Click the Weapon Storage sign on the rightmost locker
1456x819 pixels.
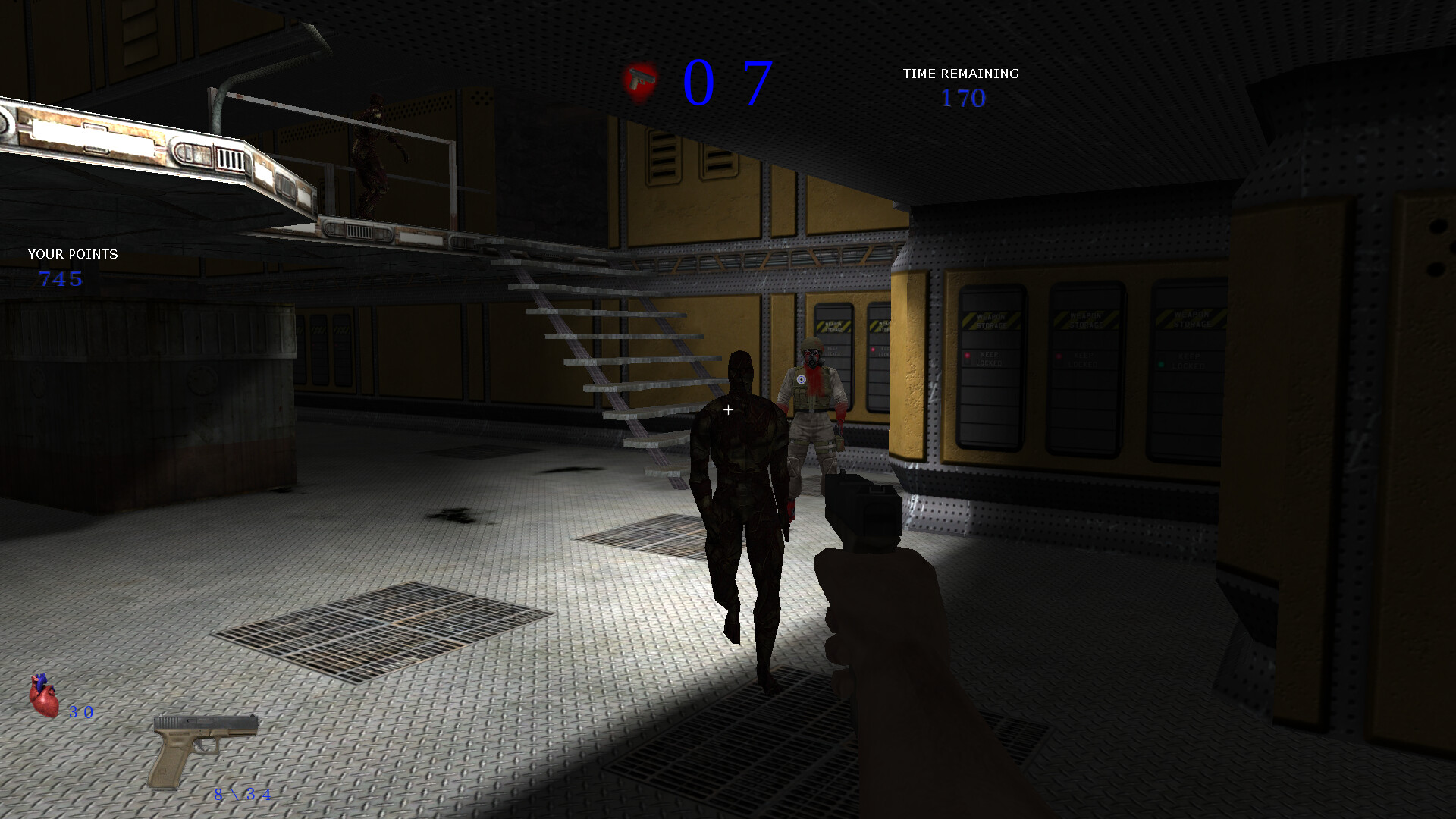(x=1192, y=320)
